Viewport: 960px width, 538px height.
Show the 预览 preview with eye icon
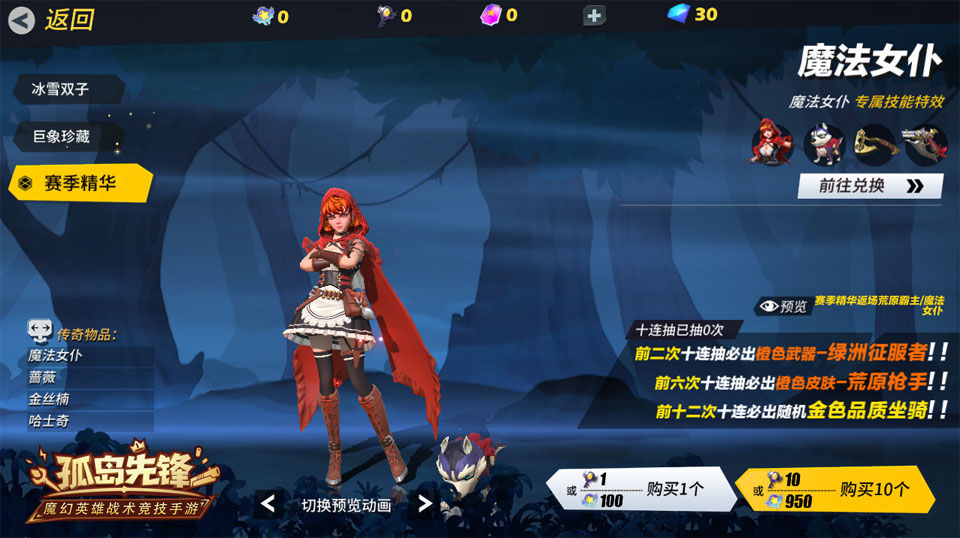click(x=783, y=306)
